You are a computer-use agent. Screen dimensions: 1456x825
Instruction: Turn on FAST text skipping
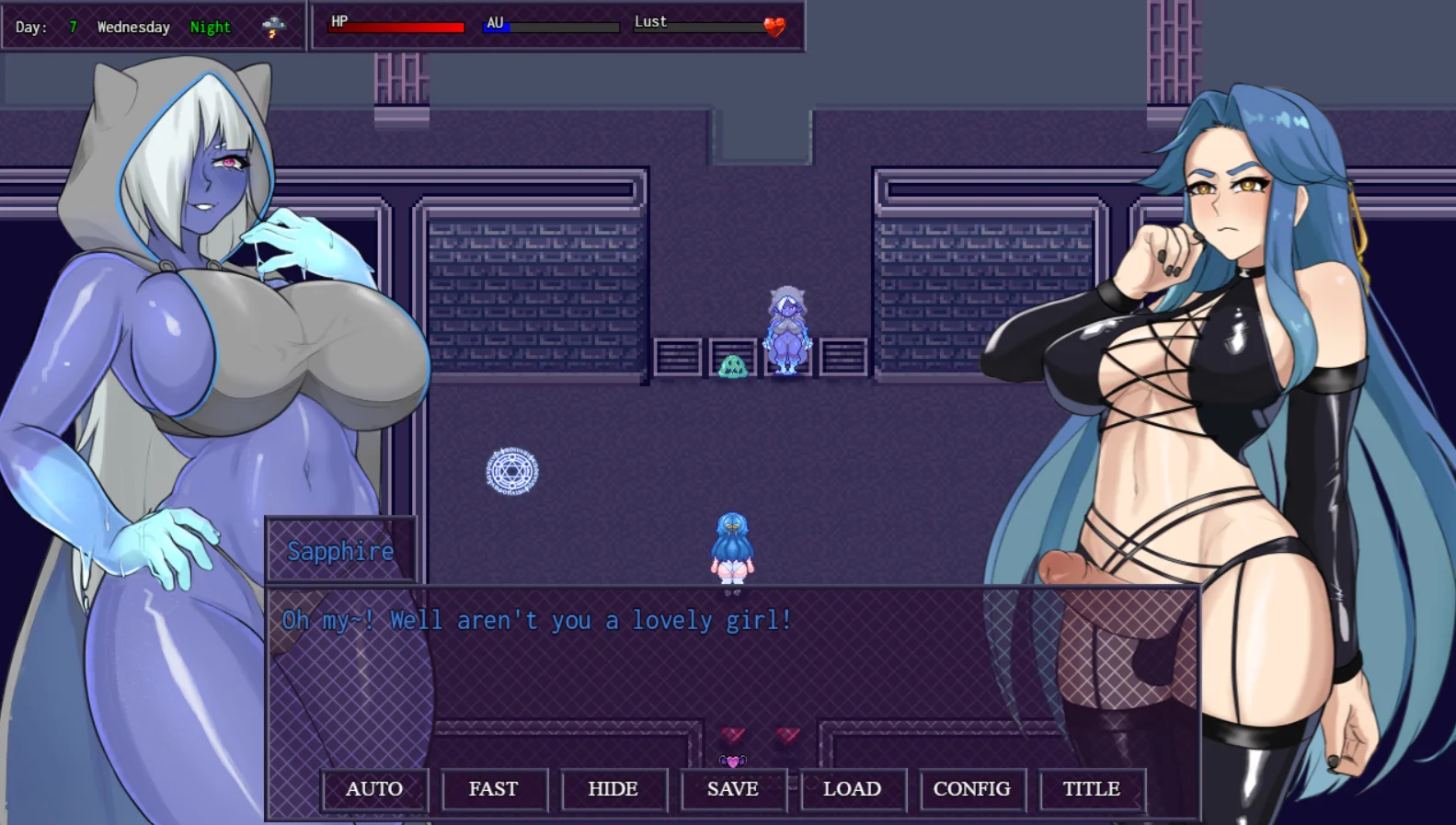coord(494,789)
